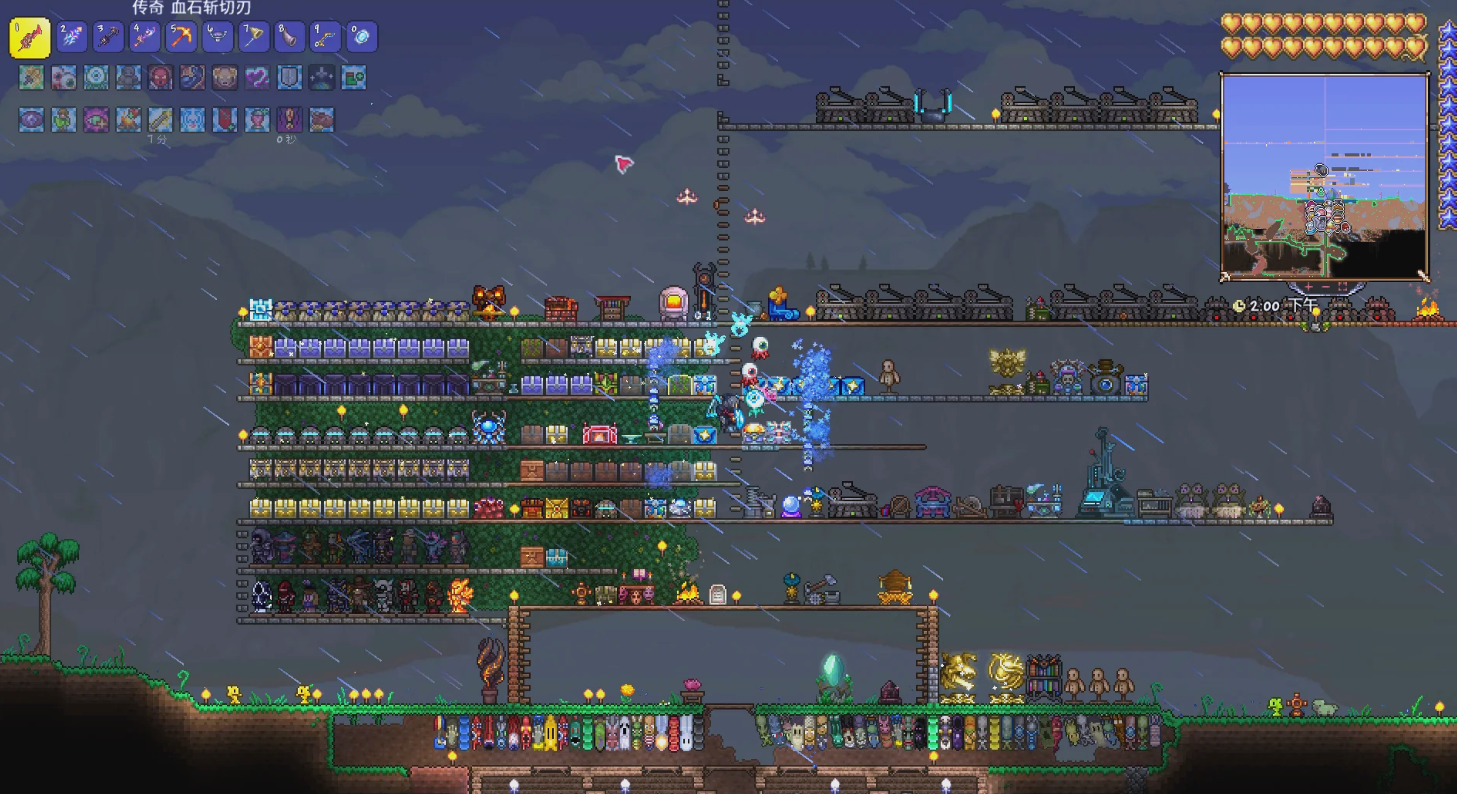The height and width of the screenshot is (794, 1457).
Task: Select the blue mirror in slot 0
Action: click(x=361, y=37)
